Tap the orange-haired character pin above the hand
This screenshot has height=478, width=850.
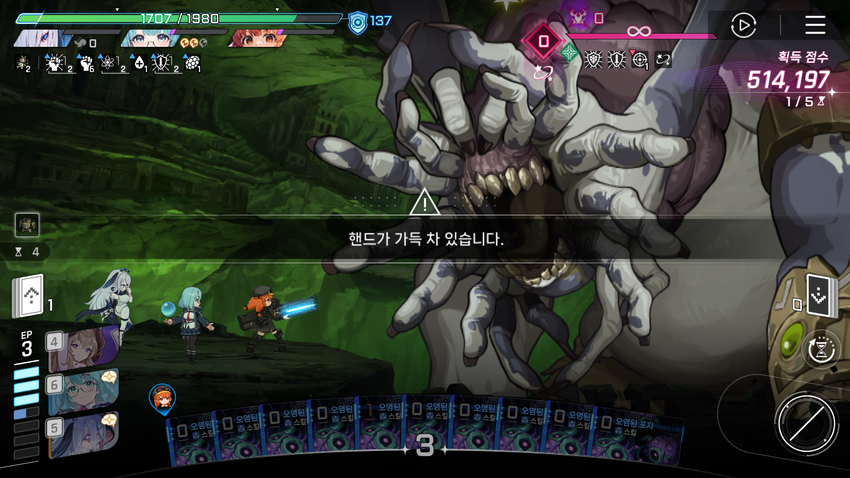click(162, 398)
